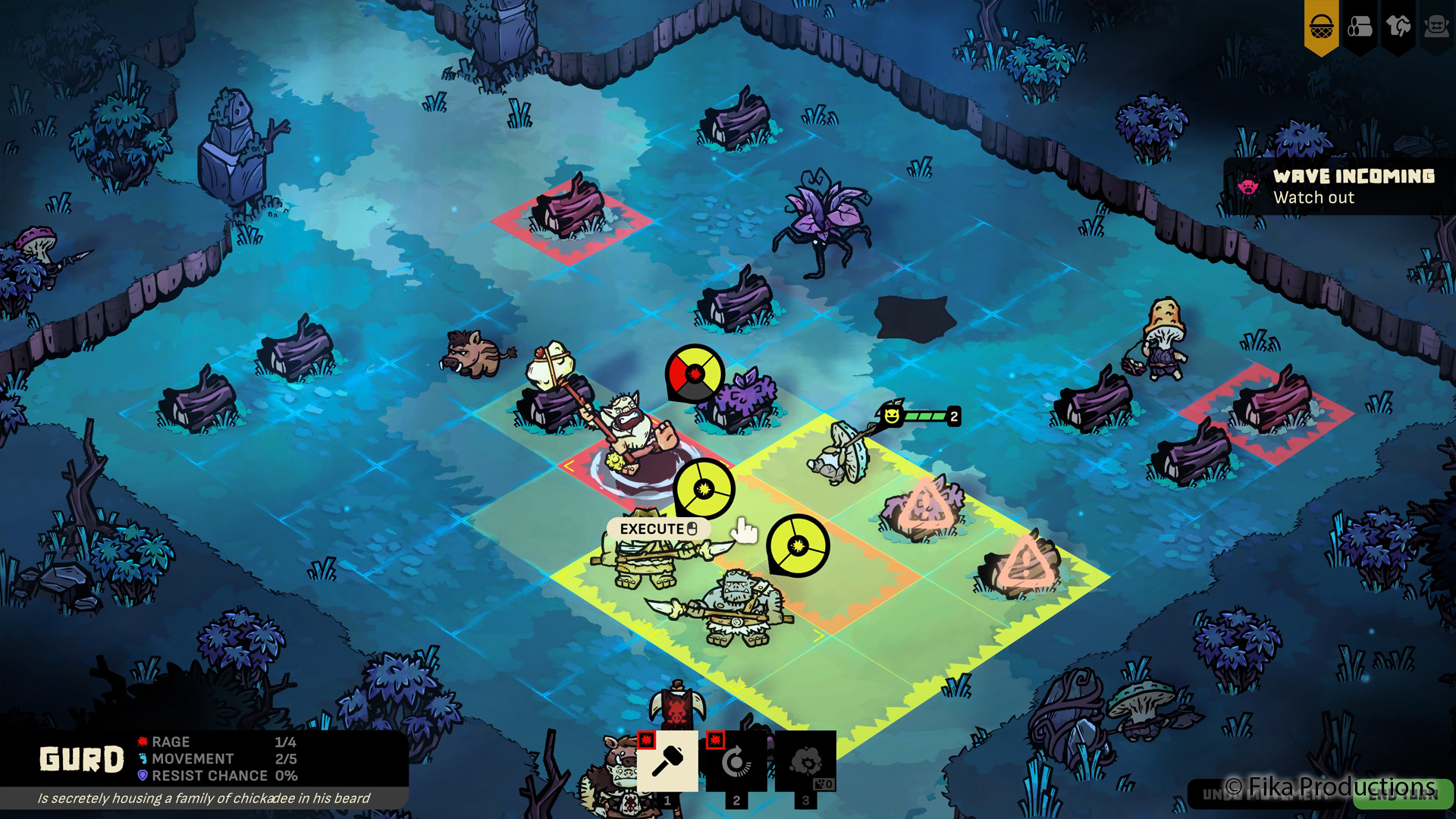This screenshot has height=819, width=1456.
Task: Open the shirt and axe equipment tab
Action: pyautogui.click(x=1398, y=27)
